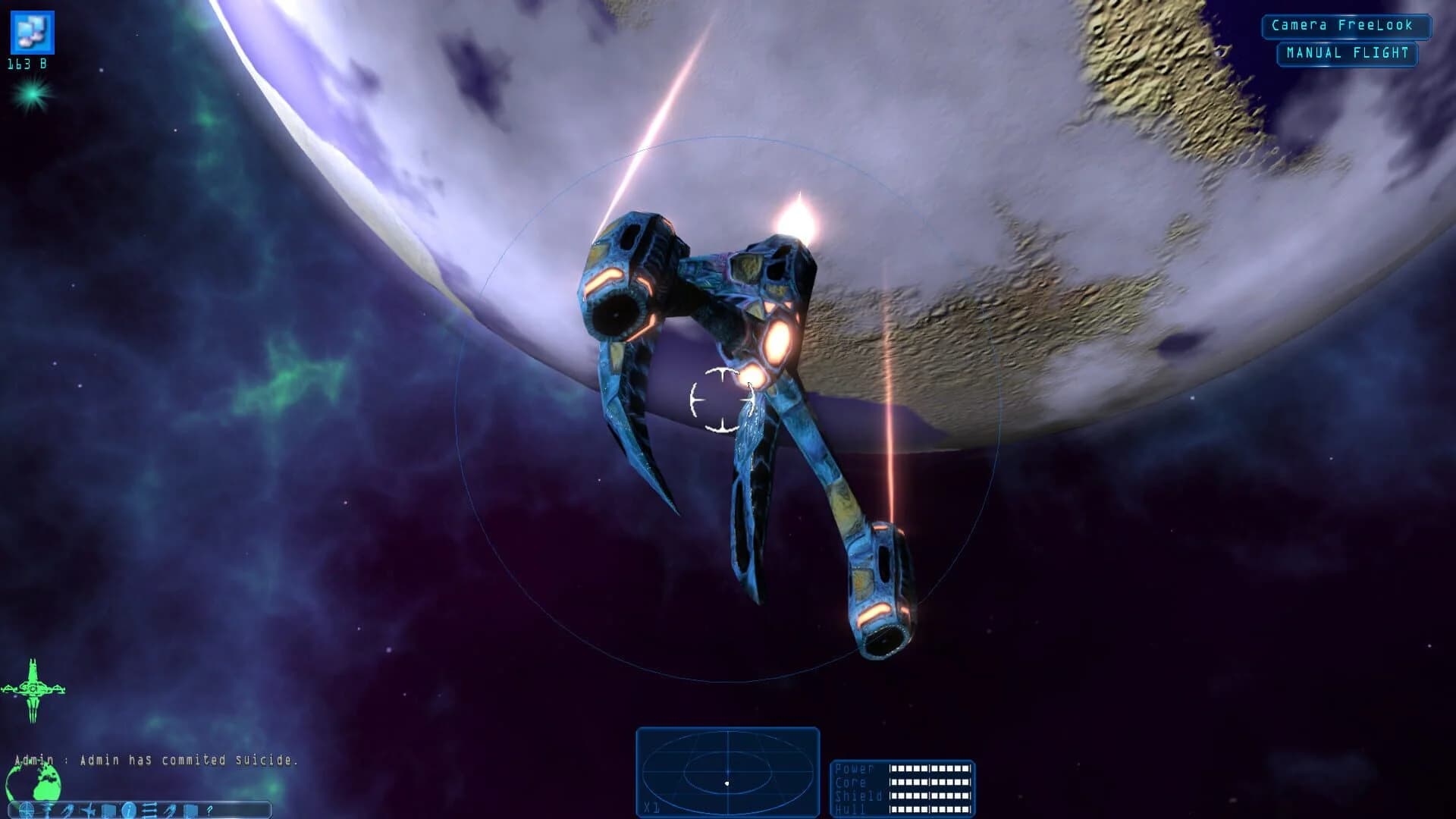Click the Hull status row label
1456x819 pixels.
click(851, 809)
